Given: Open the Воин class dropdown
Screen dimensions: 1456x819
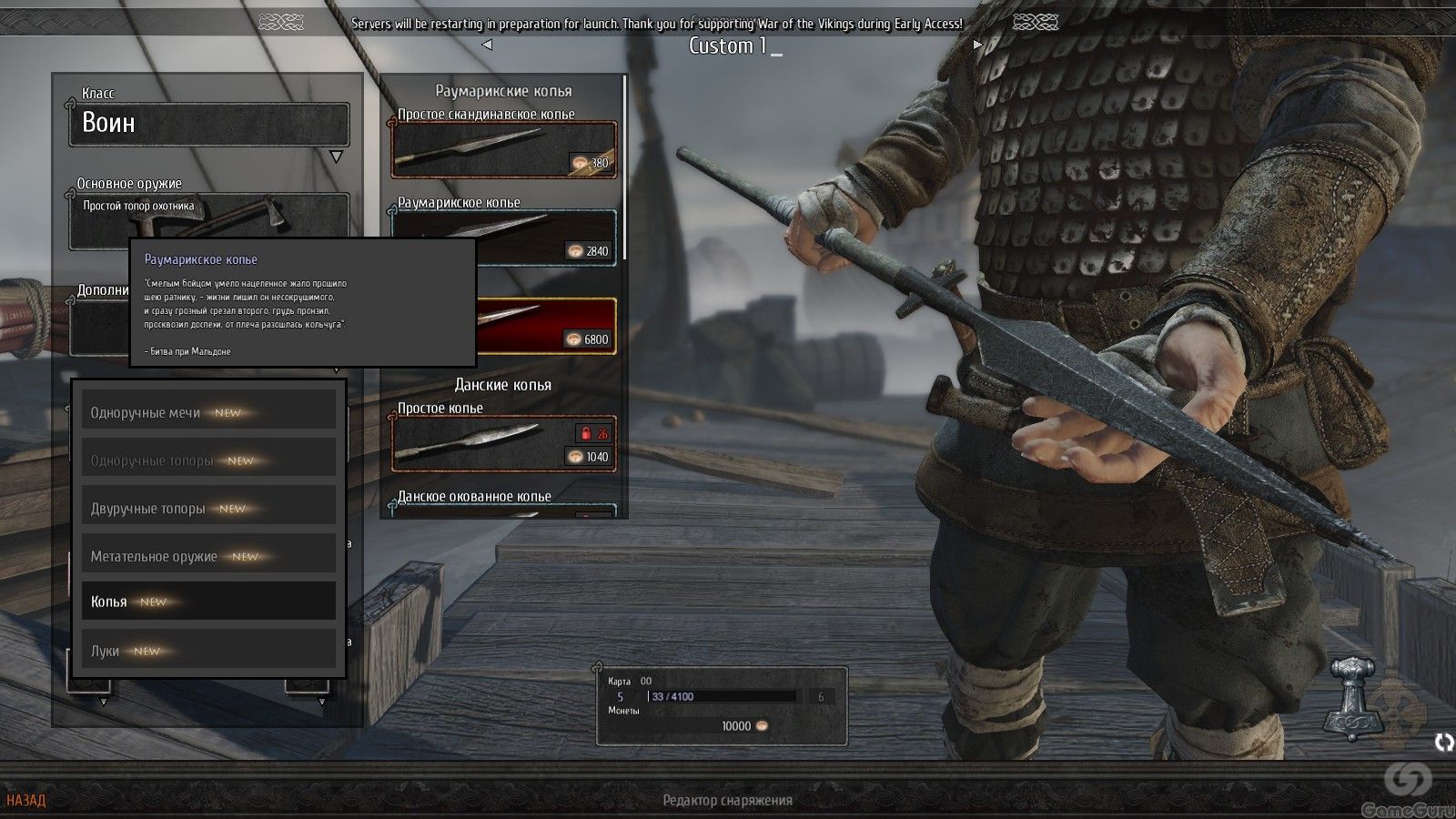Looking at the screenshot, I should tap(208, 124).
